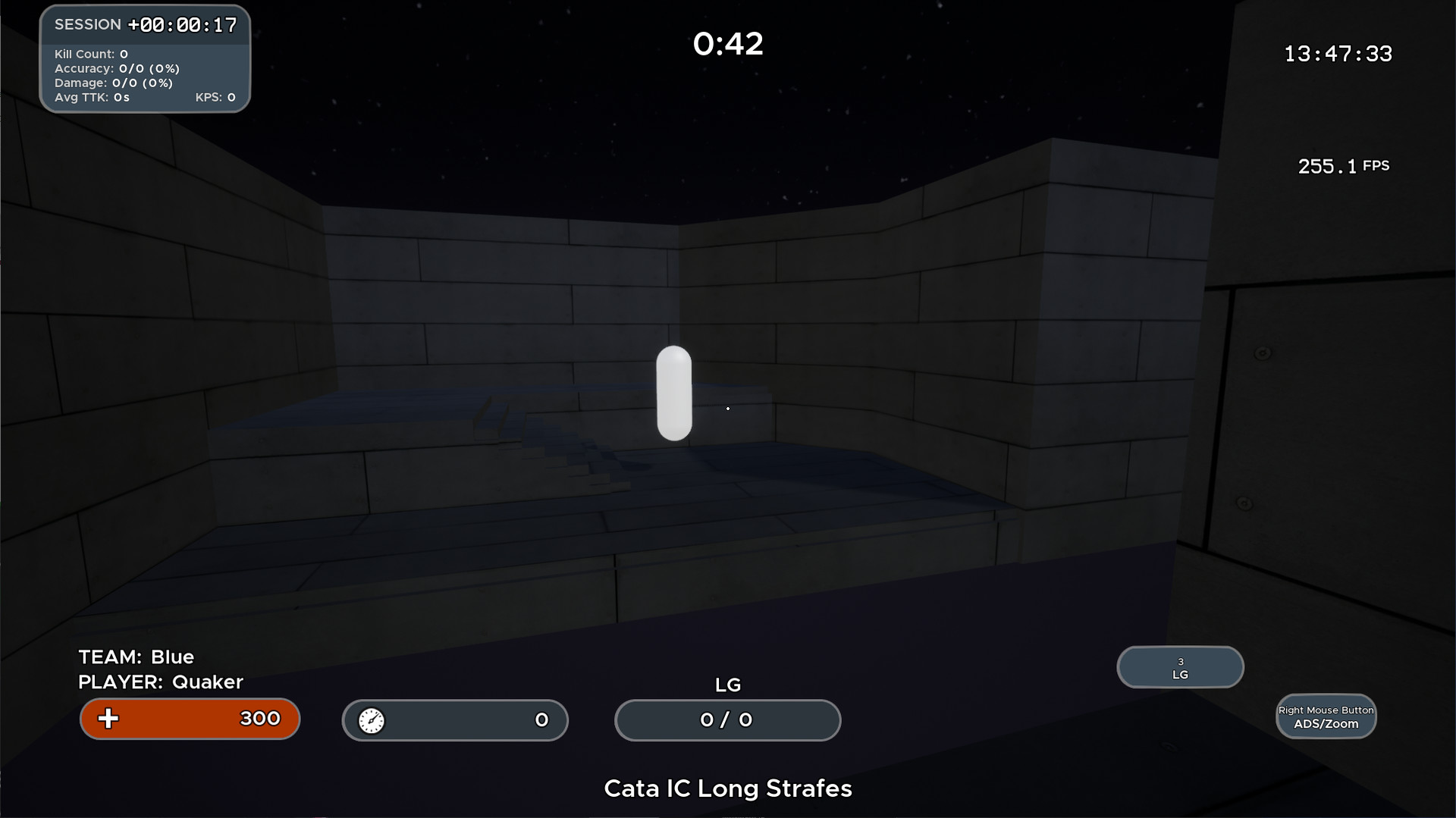This screenshot has height=818, width=1456.
Task: Click the white capsule target
Action: click(674, 393)
